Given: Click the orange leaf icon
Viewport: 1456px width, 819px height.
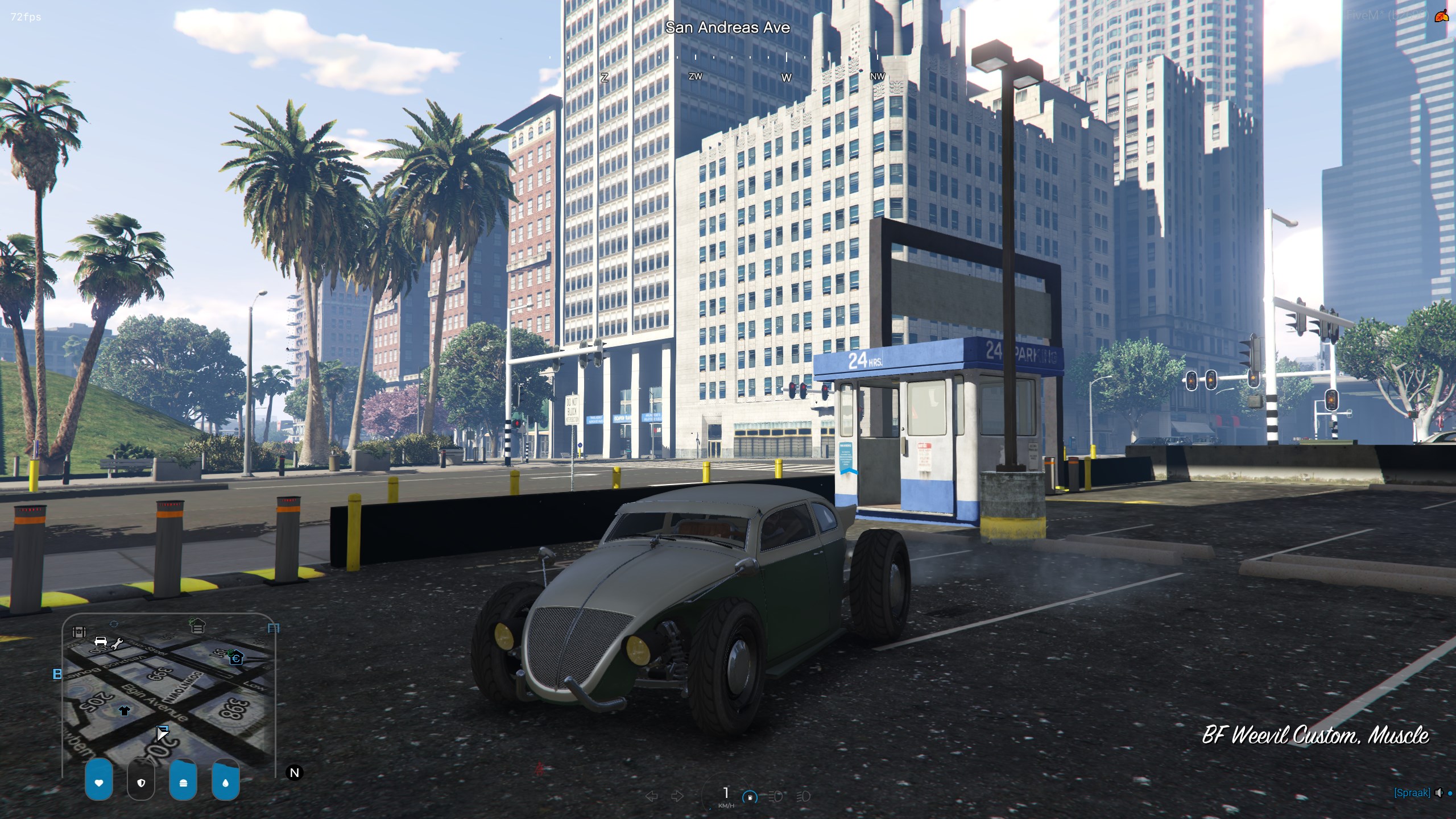Looking at the screenshot, I should click(1442, 16).
